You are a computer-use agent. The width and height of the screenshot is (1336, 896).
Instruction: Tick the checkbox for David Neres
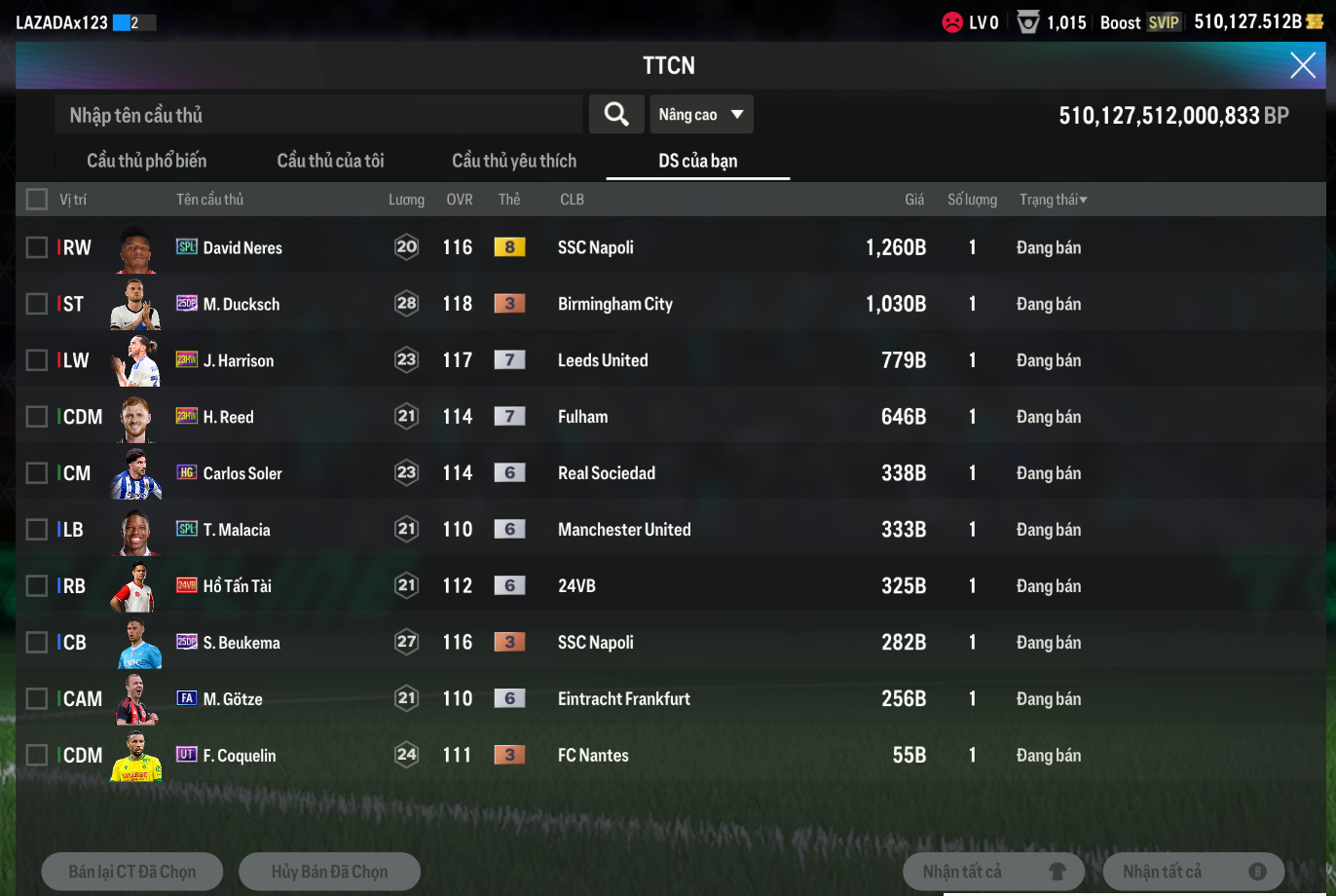37,247
